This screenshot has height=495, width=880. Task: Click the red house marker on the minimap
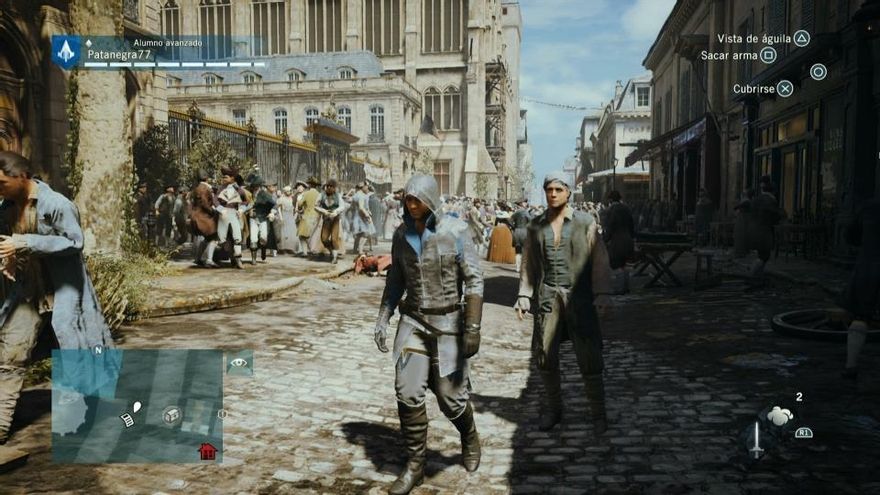pos(207,450)
